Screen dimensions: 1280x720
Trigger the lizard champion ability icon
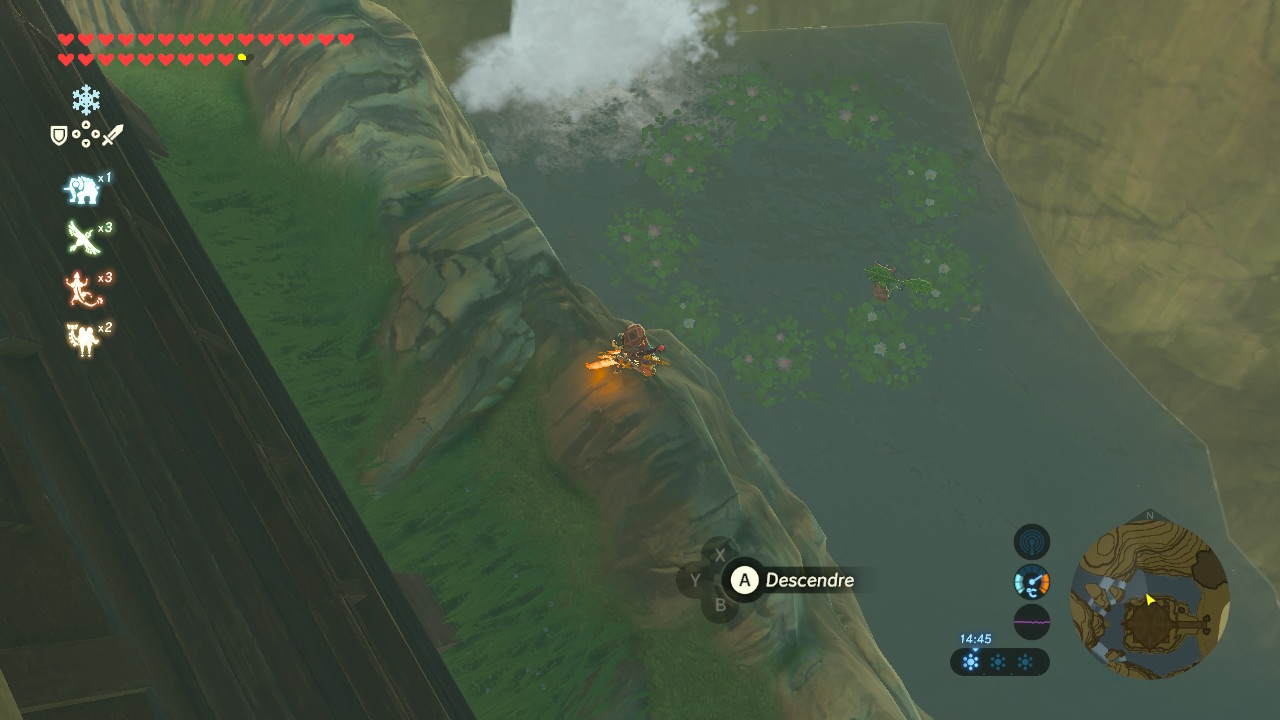pyautogui.click(x=82, y=288)
